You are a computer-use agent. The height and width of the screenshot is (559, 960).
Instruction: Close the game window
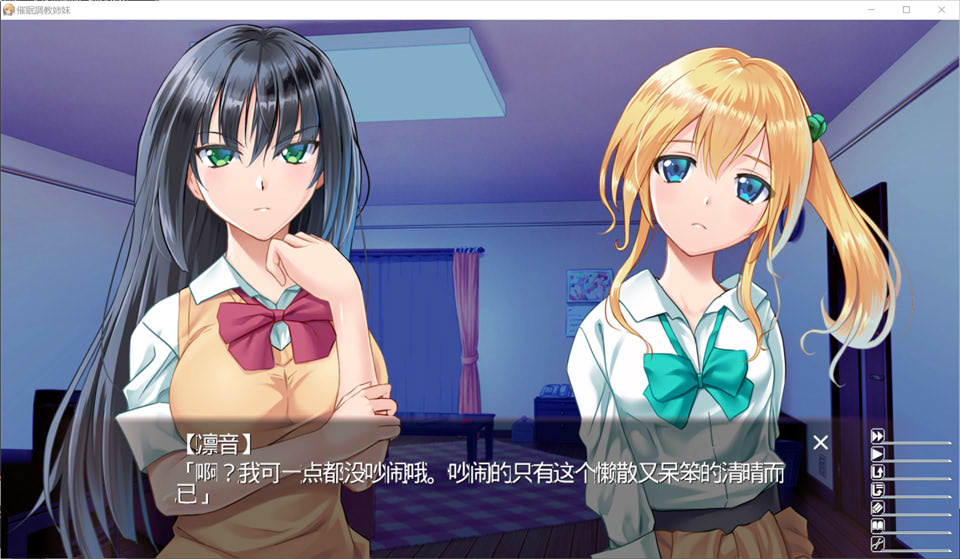click(939, 9)
